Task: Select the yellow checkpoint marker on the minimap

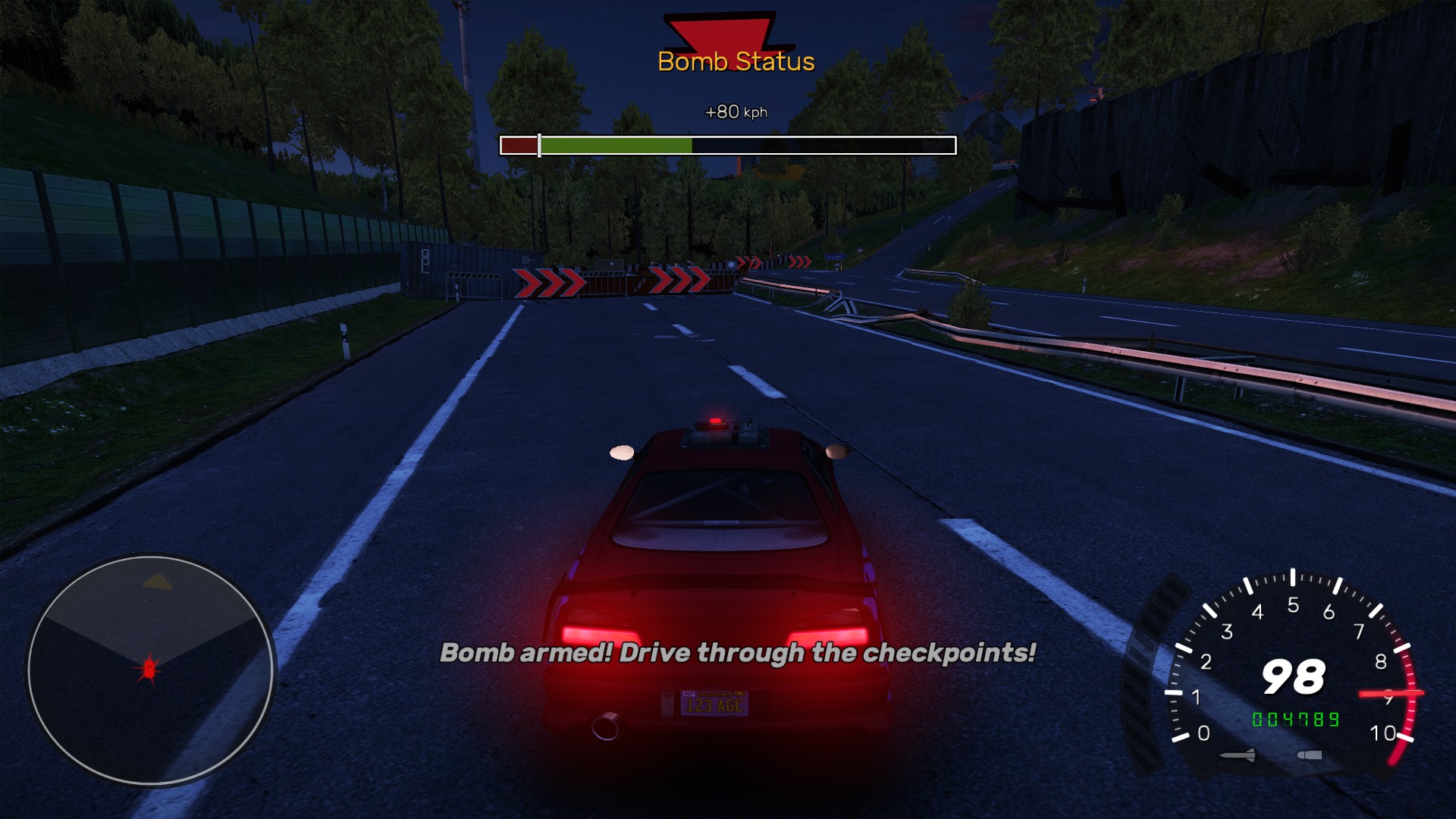Action: (158, 582)
